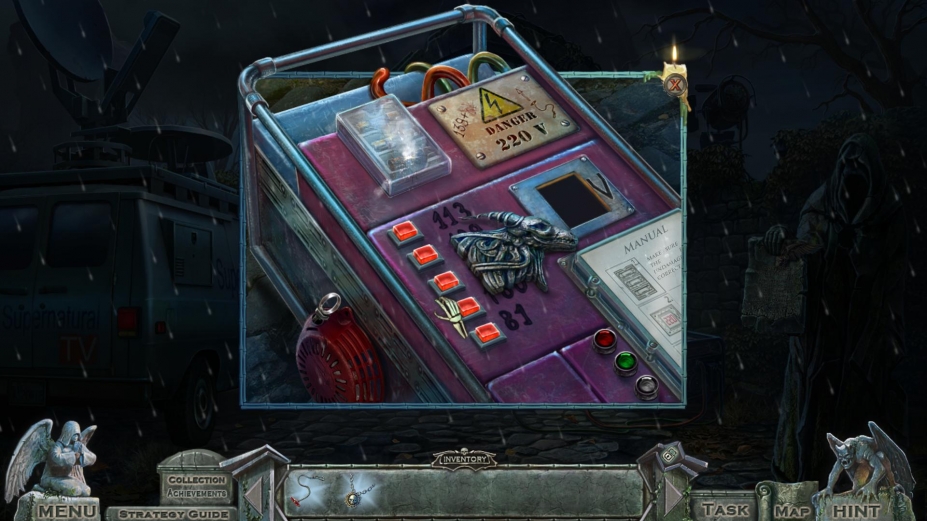Click the inventory right scroll arrow

pyautogui.click(x=672, y=494)
